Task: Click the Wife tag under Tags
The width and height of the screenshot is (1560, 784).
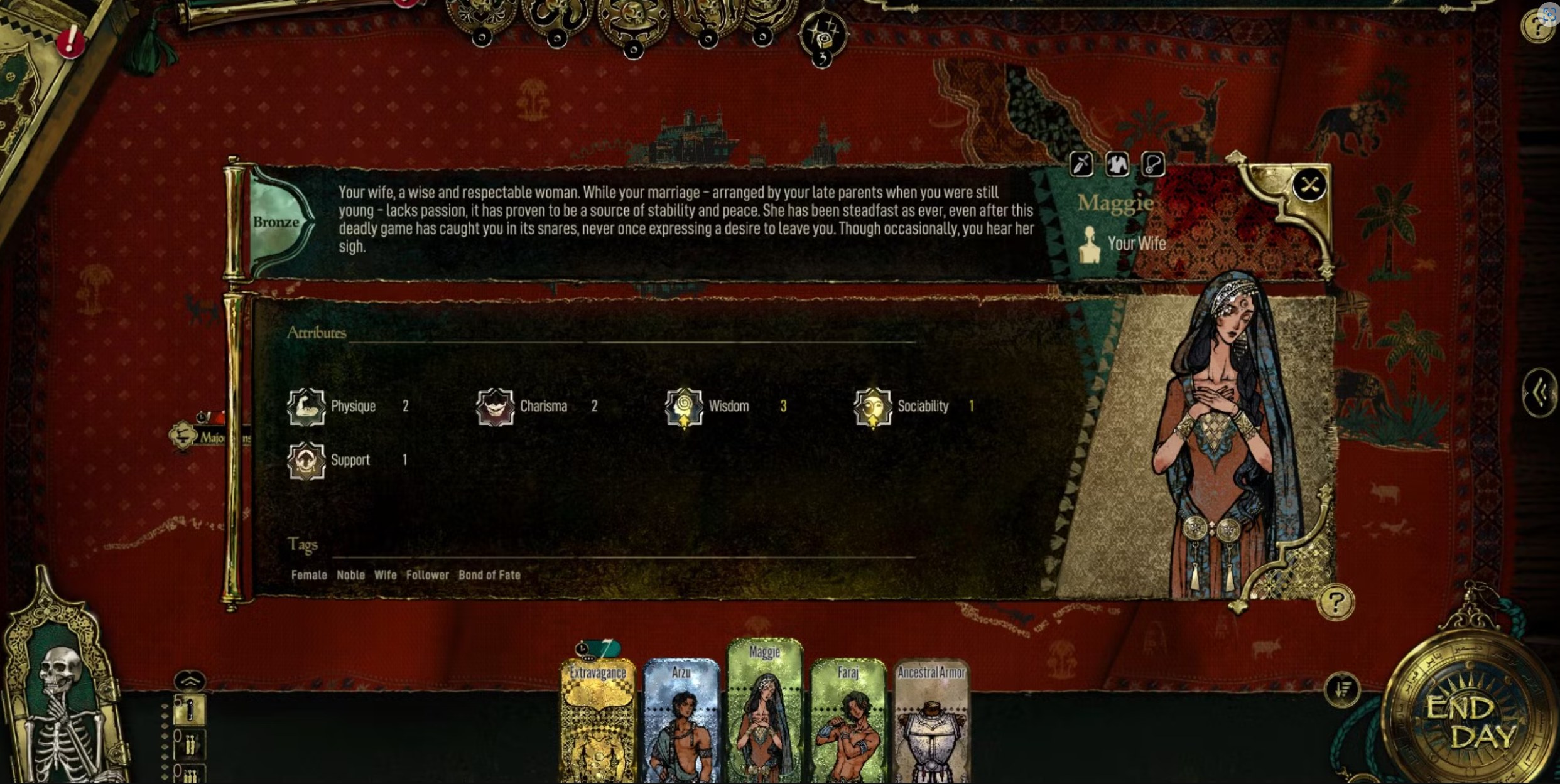Action: pyautogui.click(x=385, y=574)
